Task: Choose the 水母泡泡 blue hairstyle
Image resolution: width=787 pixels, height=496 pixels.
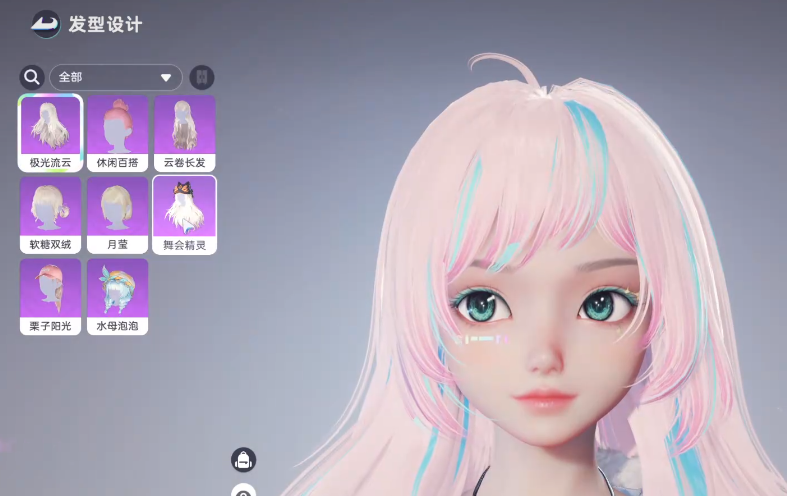Action: (117, 296)
